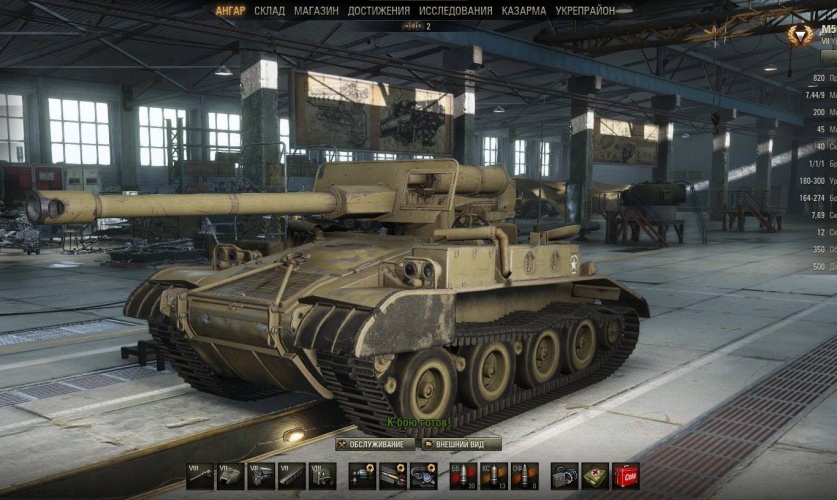Image resolution: width=837 pixels, height=500 pixels.
Task: Select the repair kit consumable slot
Action: click(x=565, y=476)
